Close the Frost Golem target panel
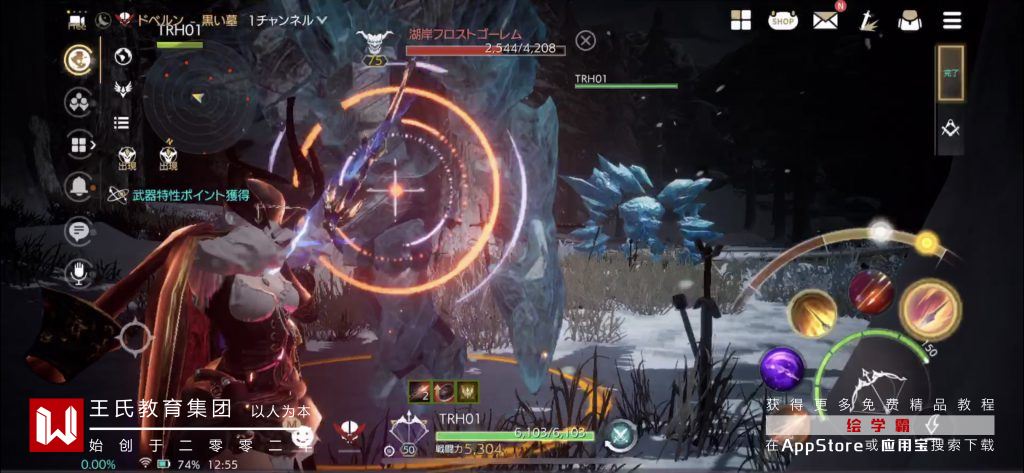The height and width of the screenshot is (473, 1024). 586,40
